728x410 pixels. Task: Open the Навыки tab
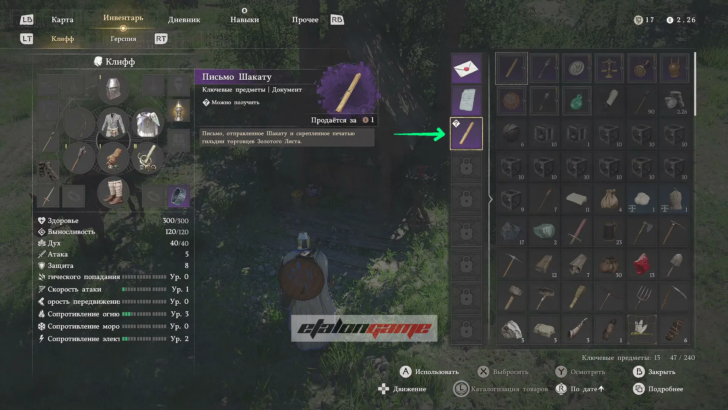point(244,19)
